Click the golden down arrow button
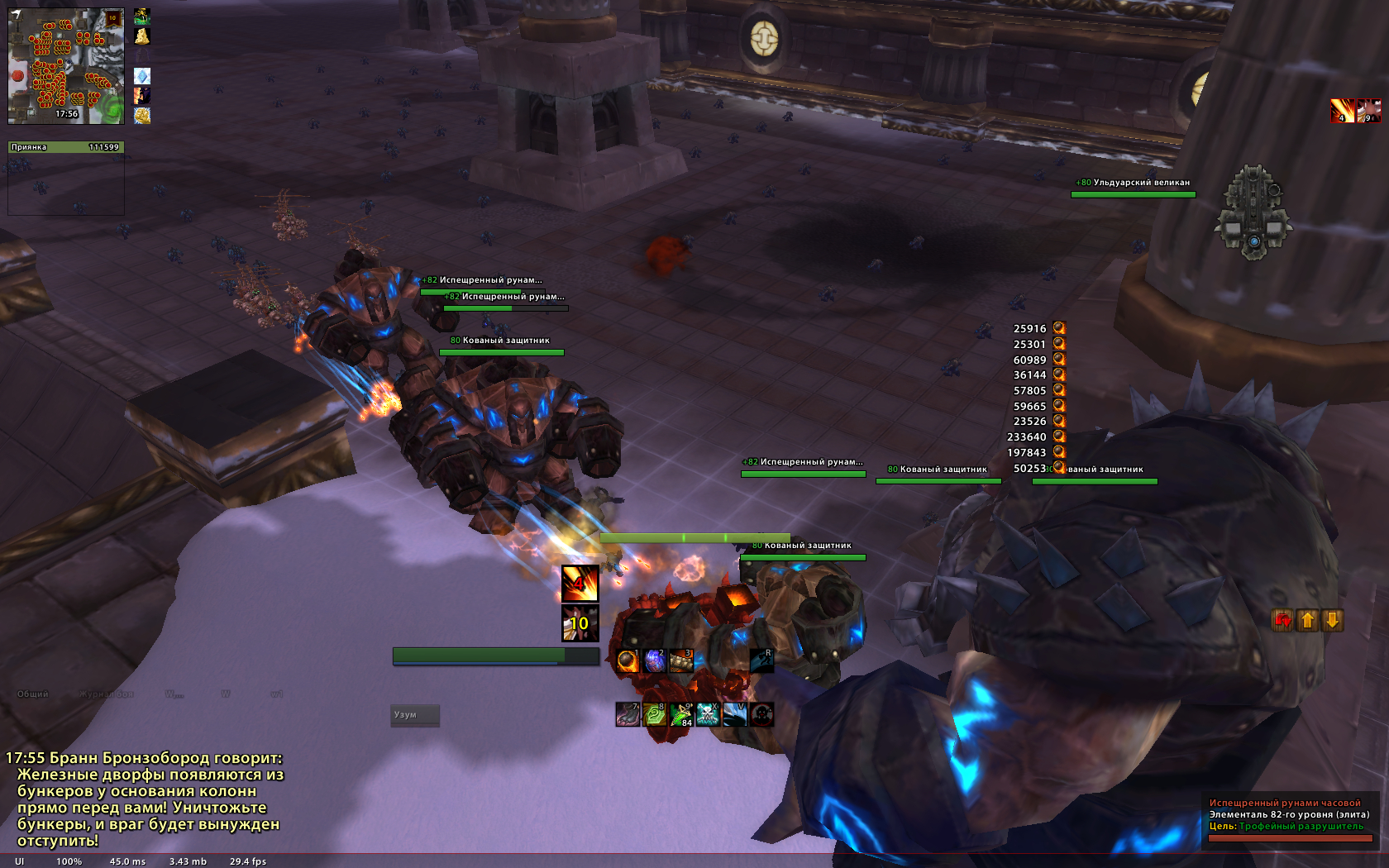 point(1333,620)
